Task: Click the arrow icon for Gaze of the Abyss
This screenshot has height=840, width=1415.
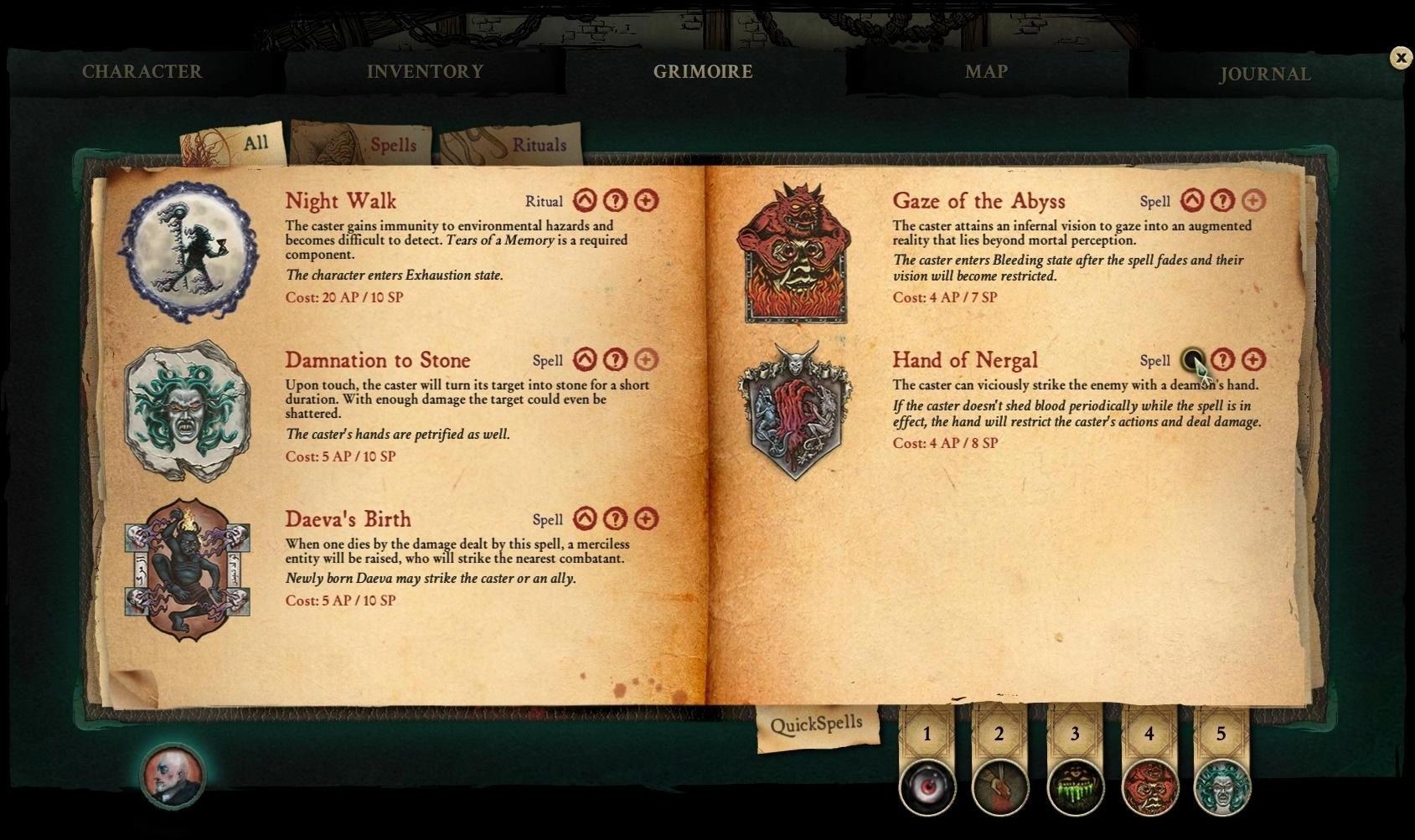Action: [x=1192, y=201]
